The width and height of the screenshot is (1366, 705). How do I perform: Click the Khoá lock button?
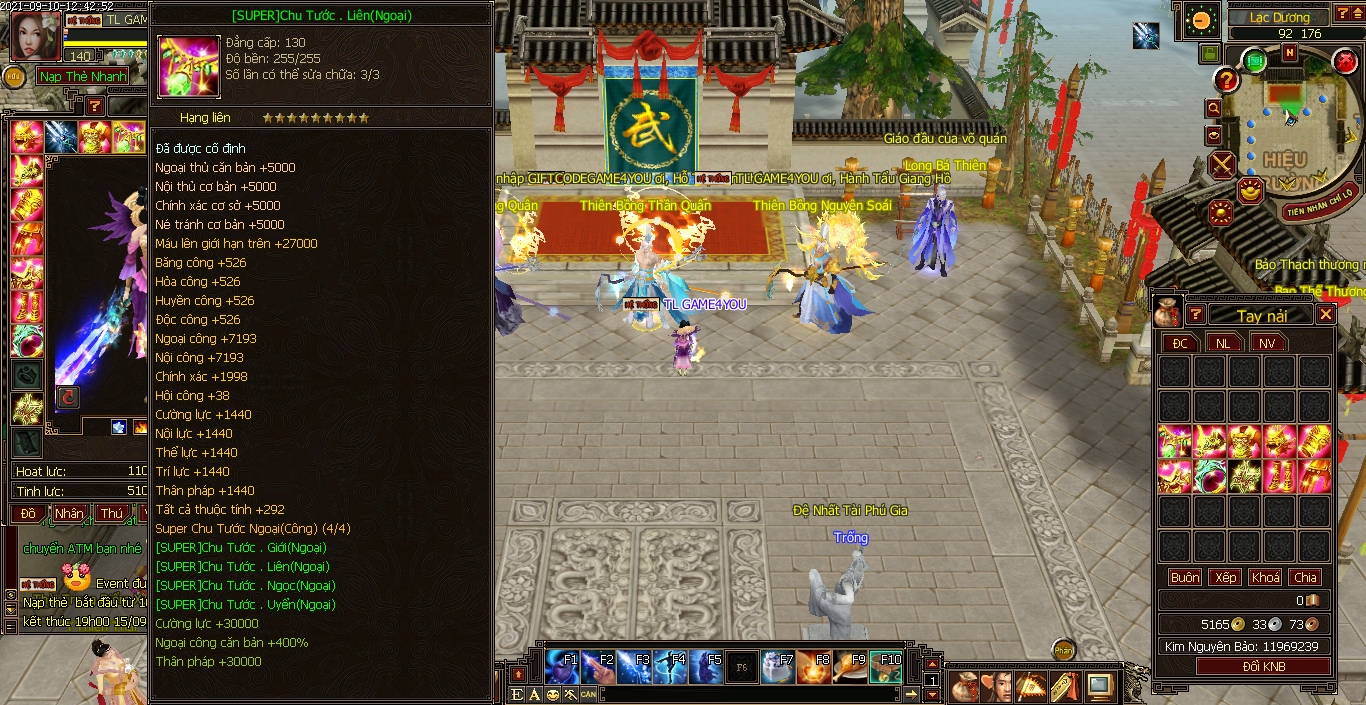pyautogui.click(x=1265, y=577)
